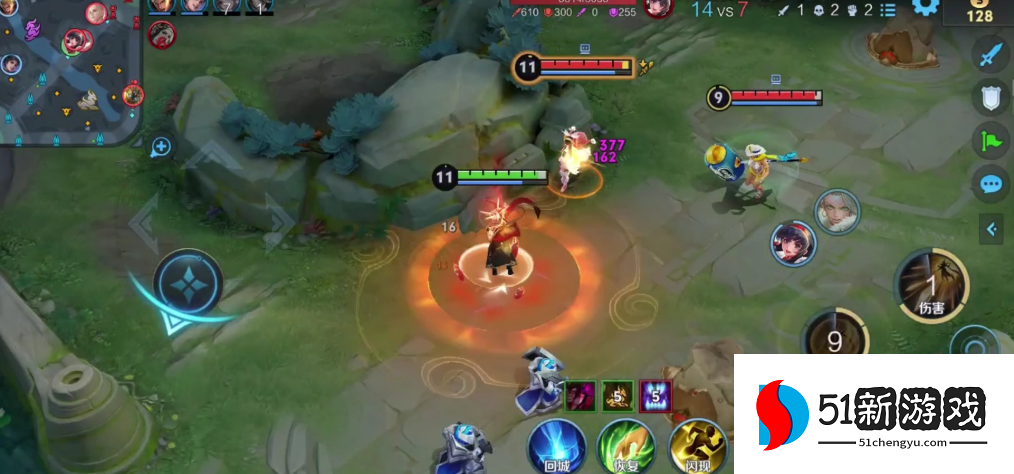Open the settings gear menu

[925, 7]
